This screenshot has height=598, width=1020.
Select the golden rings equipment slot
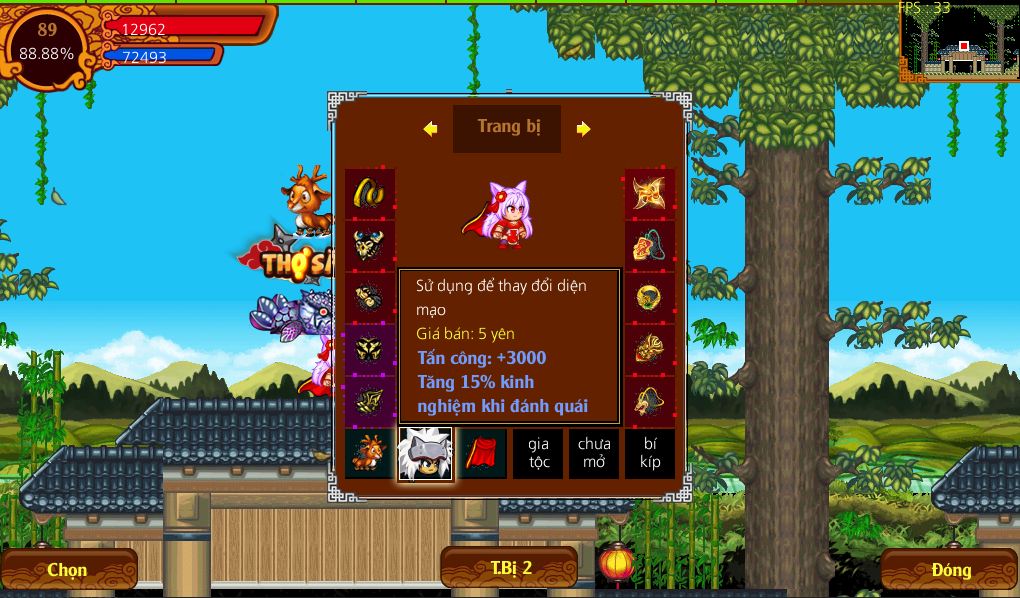[370, 193]
